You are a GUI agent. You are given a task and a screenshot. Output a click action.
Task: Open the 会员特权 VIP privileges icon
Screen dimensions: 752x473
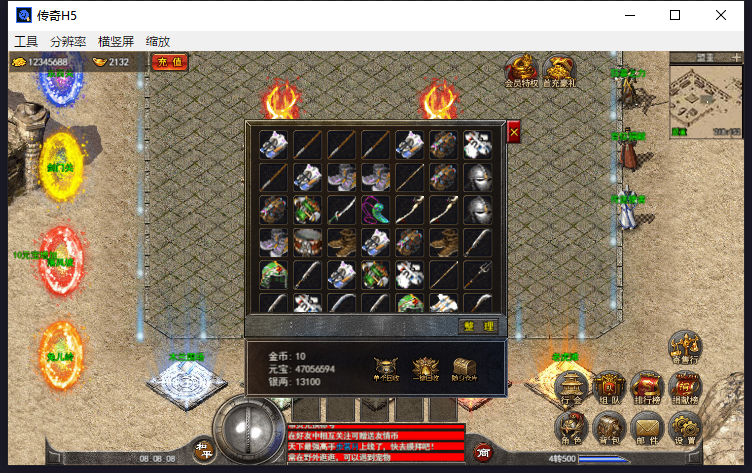pyautogui.click(x=521, y=71)
